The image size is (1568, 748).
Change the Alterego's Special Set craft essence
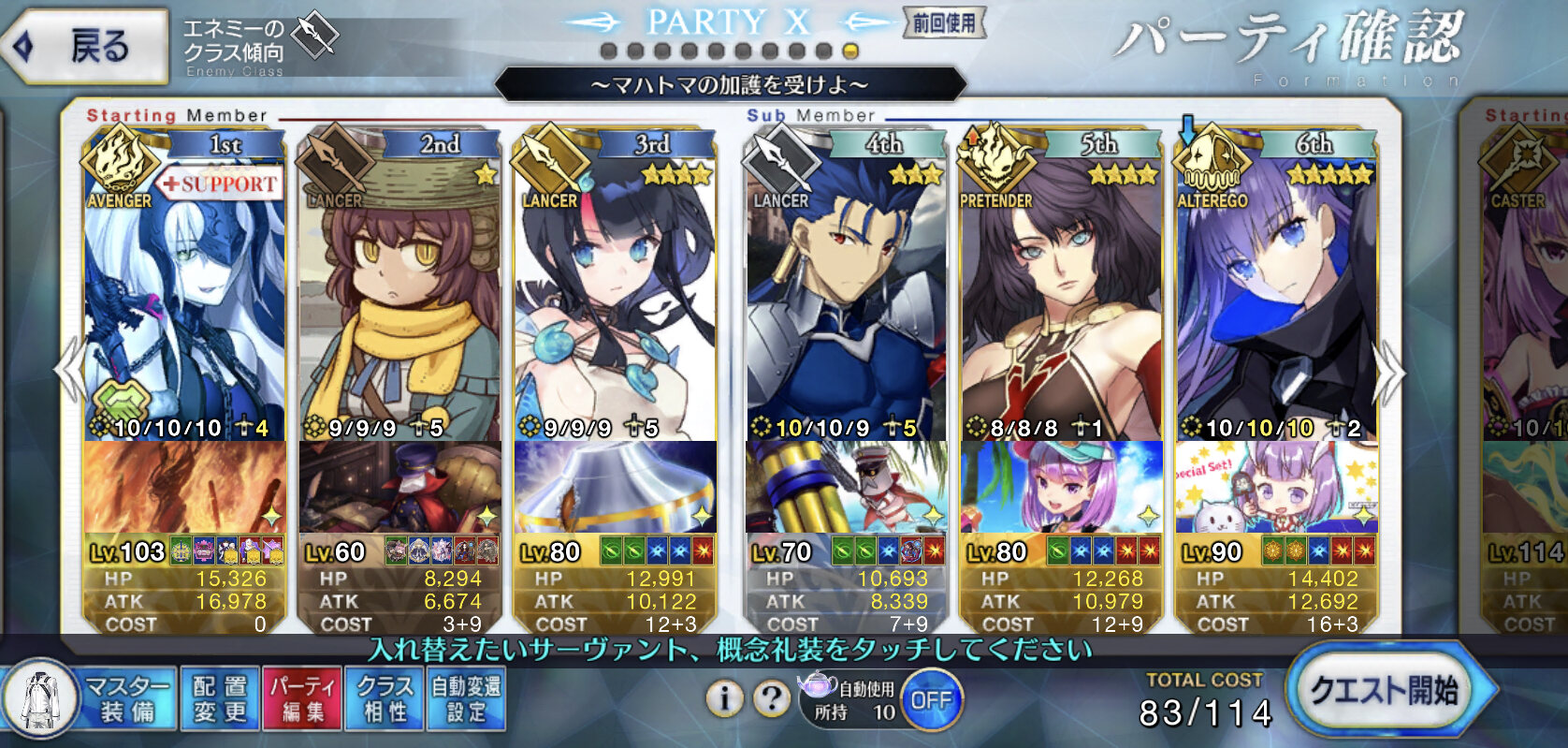pos(1276,487)
